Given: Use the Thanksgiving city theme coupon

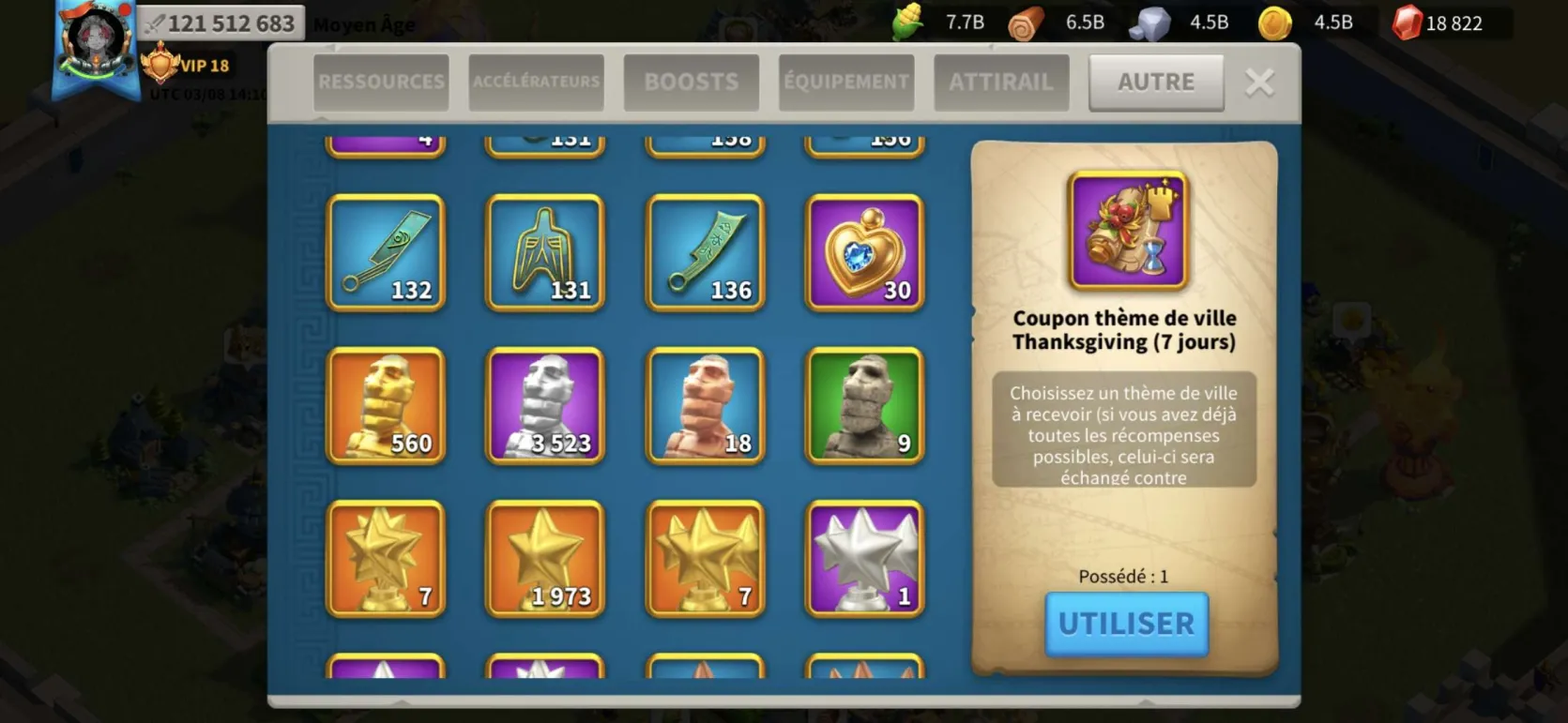Looking at the screenshot, I should pyautogui.click(x=1126, y=624).
